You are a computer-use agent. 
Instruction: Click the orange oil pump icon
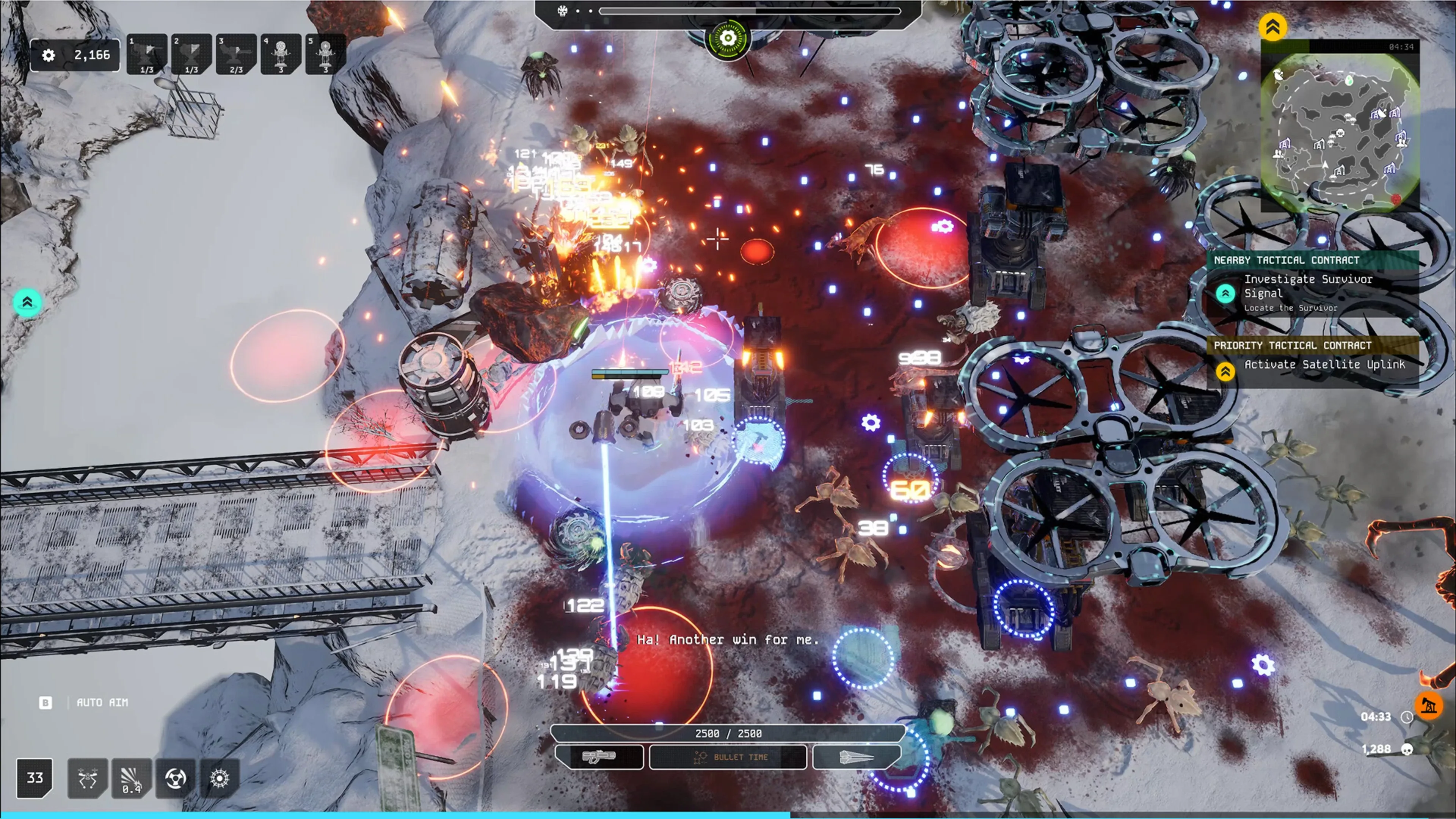click(x=1428, y=705)
